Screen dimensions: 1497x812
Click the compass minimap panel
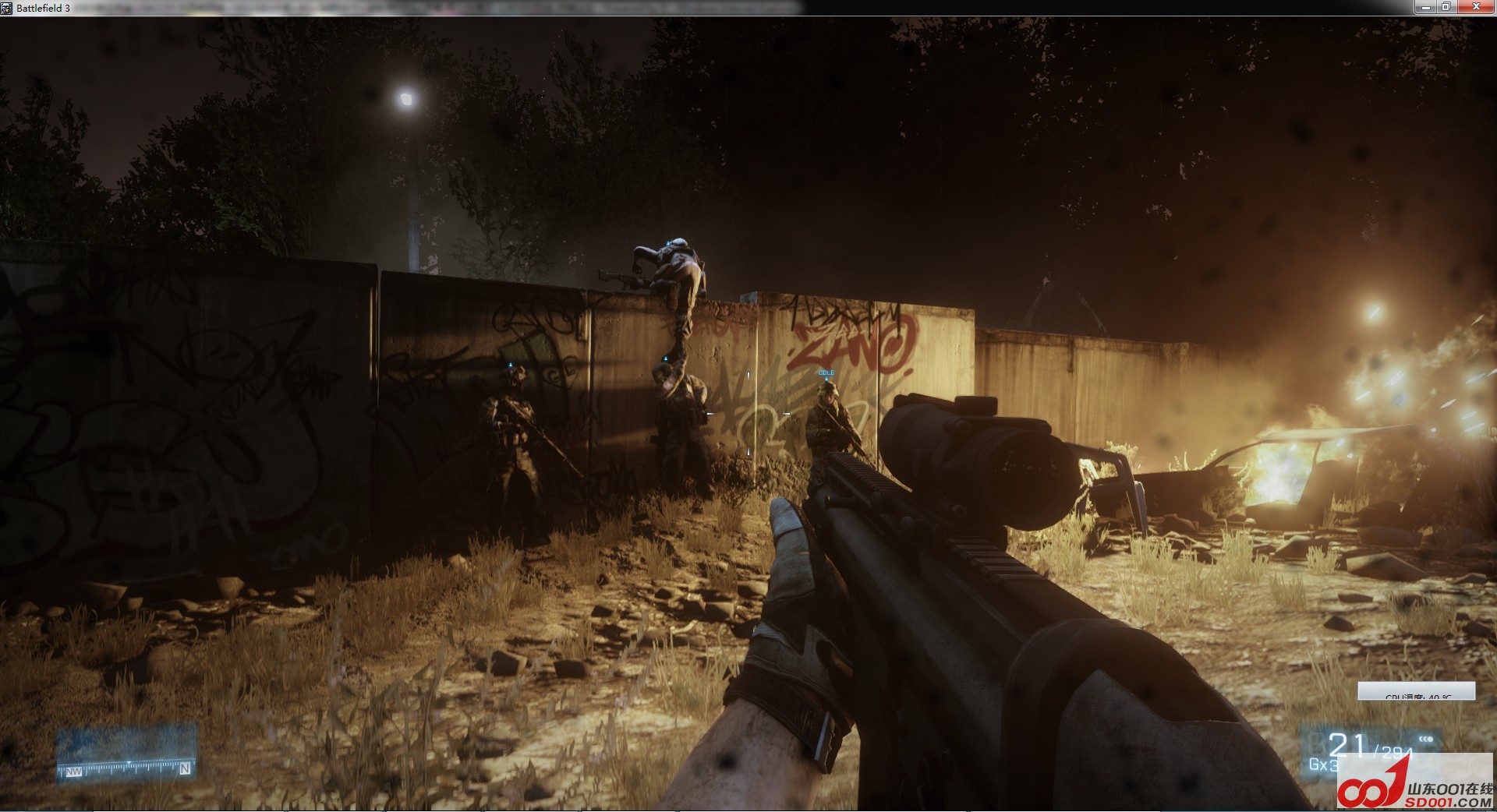click(125, 753)
